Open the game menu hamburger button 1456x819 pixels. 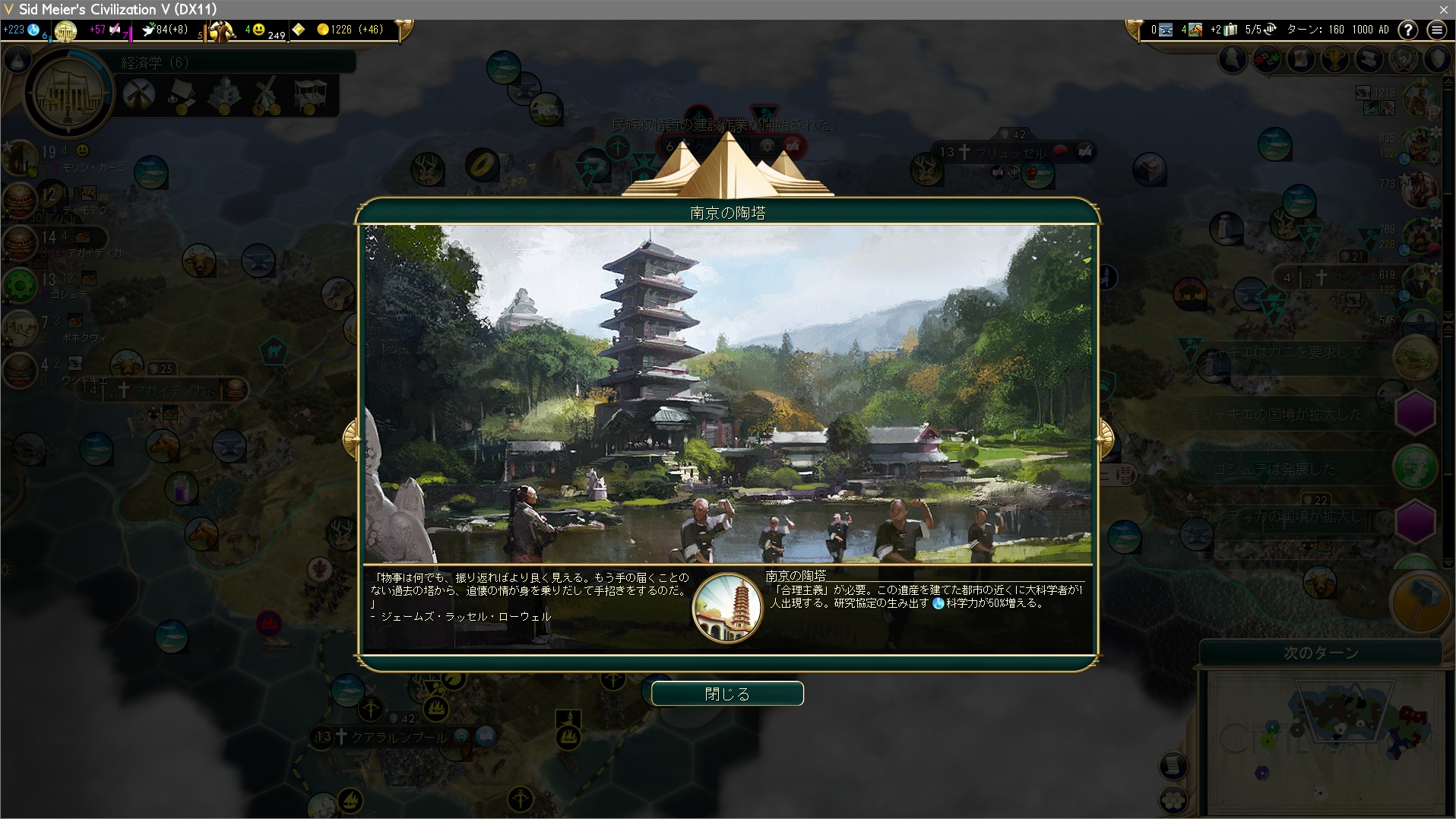[1436, 30]
